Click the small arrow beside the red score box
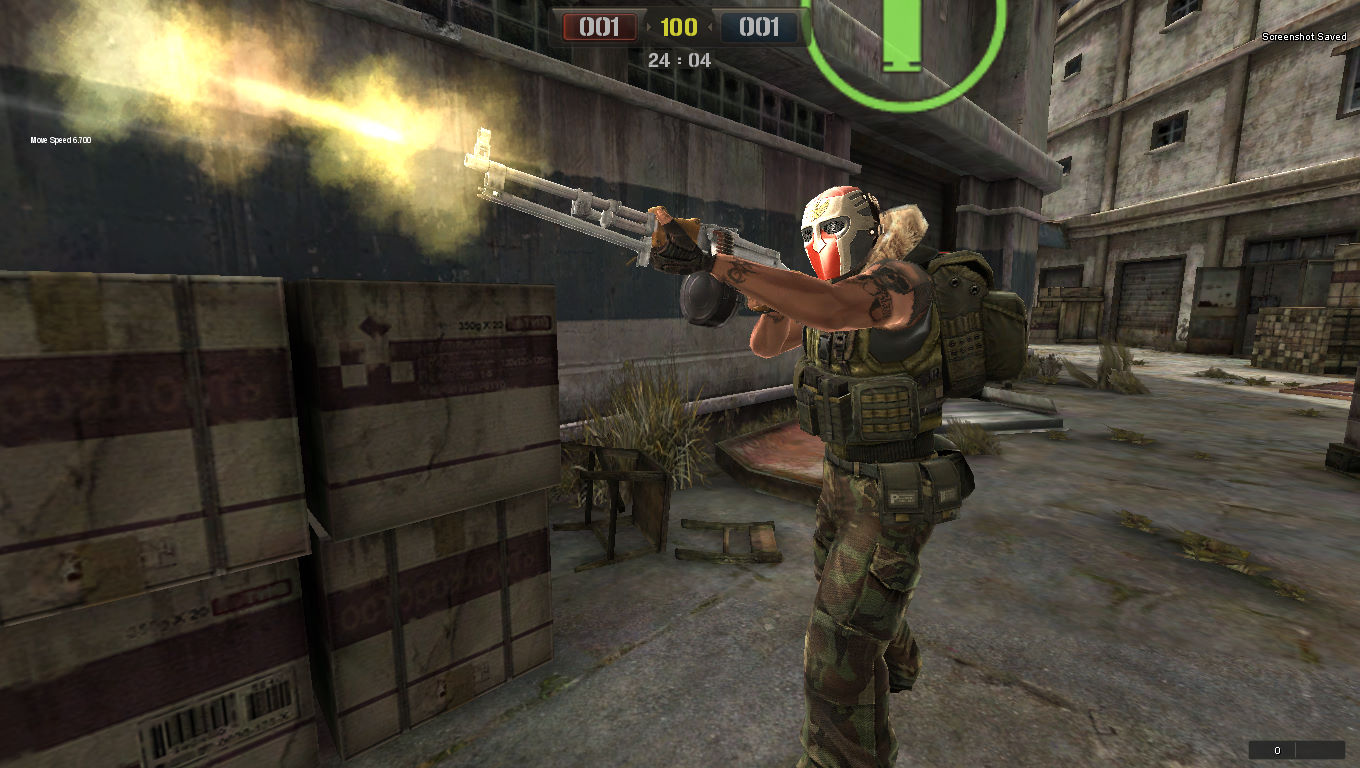This screenshot has height=768, width=1360. (650, 28)
